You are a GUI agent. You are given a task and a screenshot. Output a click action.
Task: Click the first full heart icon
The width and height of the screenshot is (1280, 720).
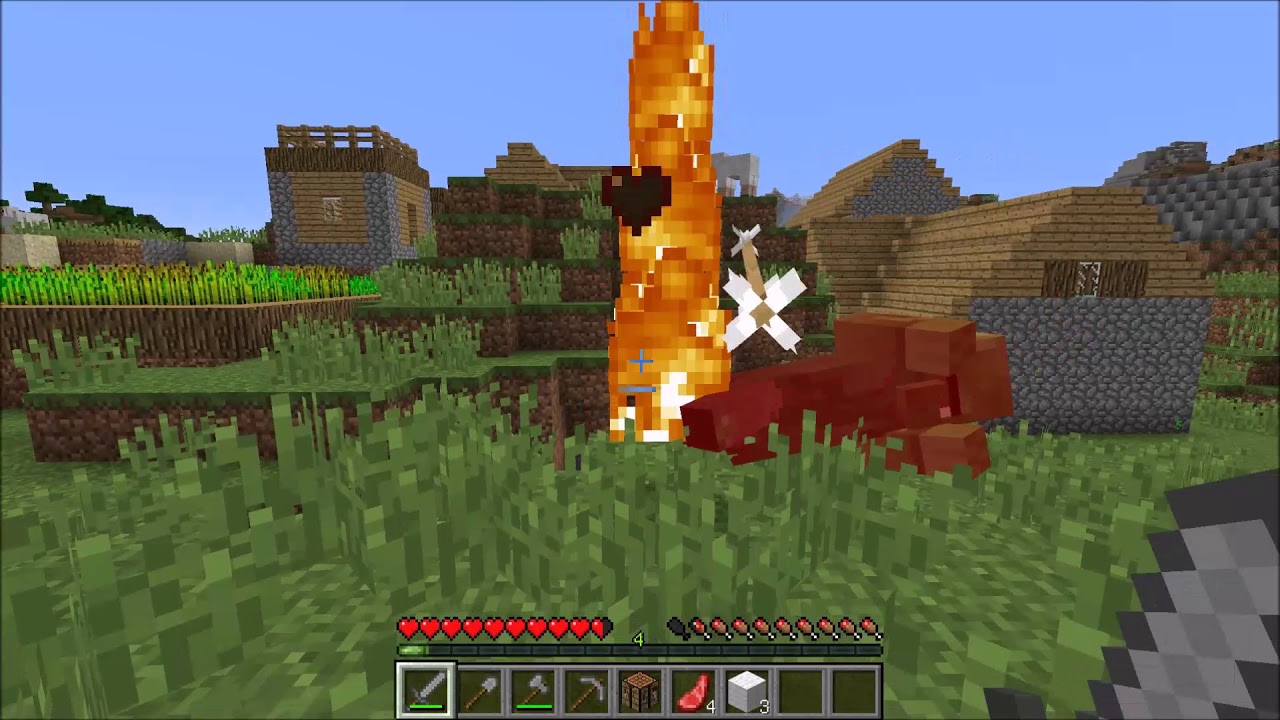[408, 627]
